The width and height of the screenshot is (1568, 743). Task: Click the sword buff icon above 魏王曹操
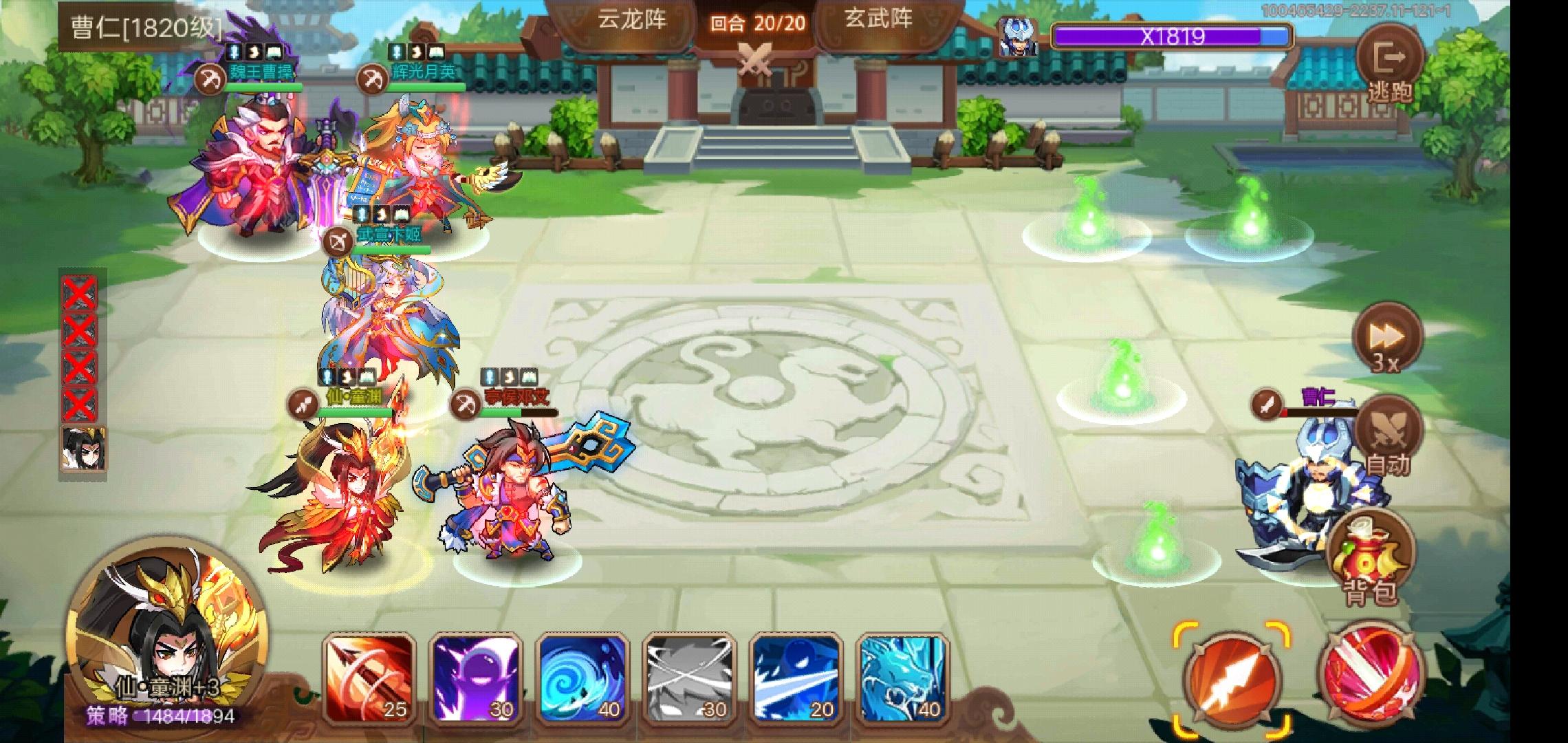click(232, 52)
